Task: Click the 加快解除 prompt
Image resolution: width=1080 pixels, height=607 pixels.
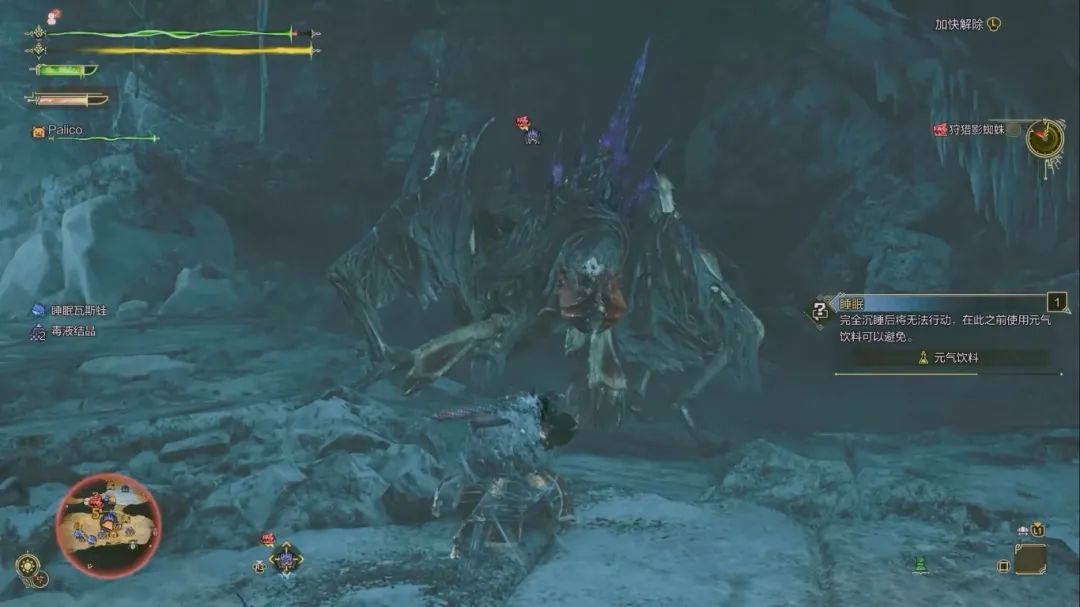Action: (966, 25)
